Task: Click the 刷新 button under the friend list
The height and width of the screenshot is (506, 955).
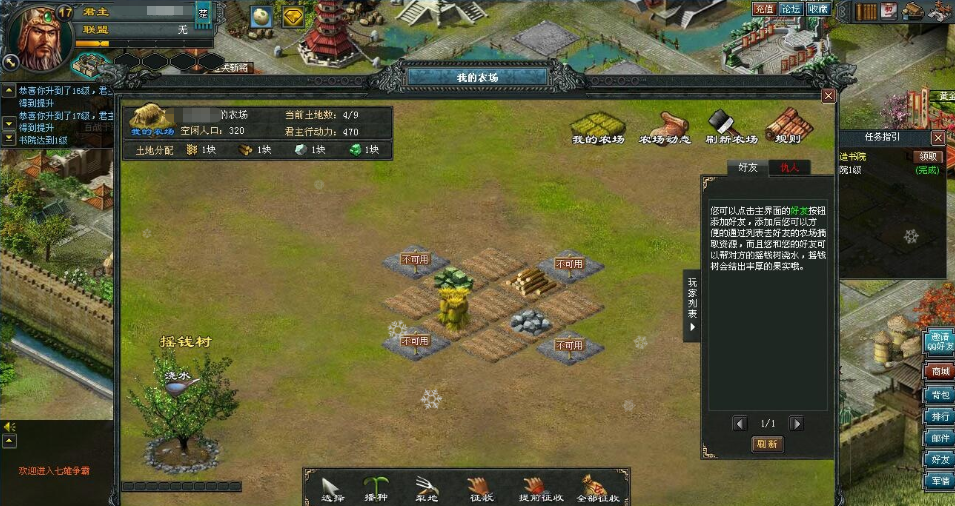Action: (767, 444)
